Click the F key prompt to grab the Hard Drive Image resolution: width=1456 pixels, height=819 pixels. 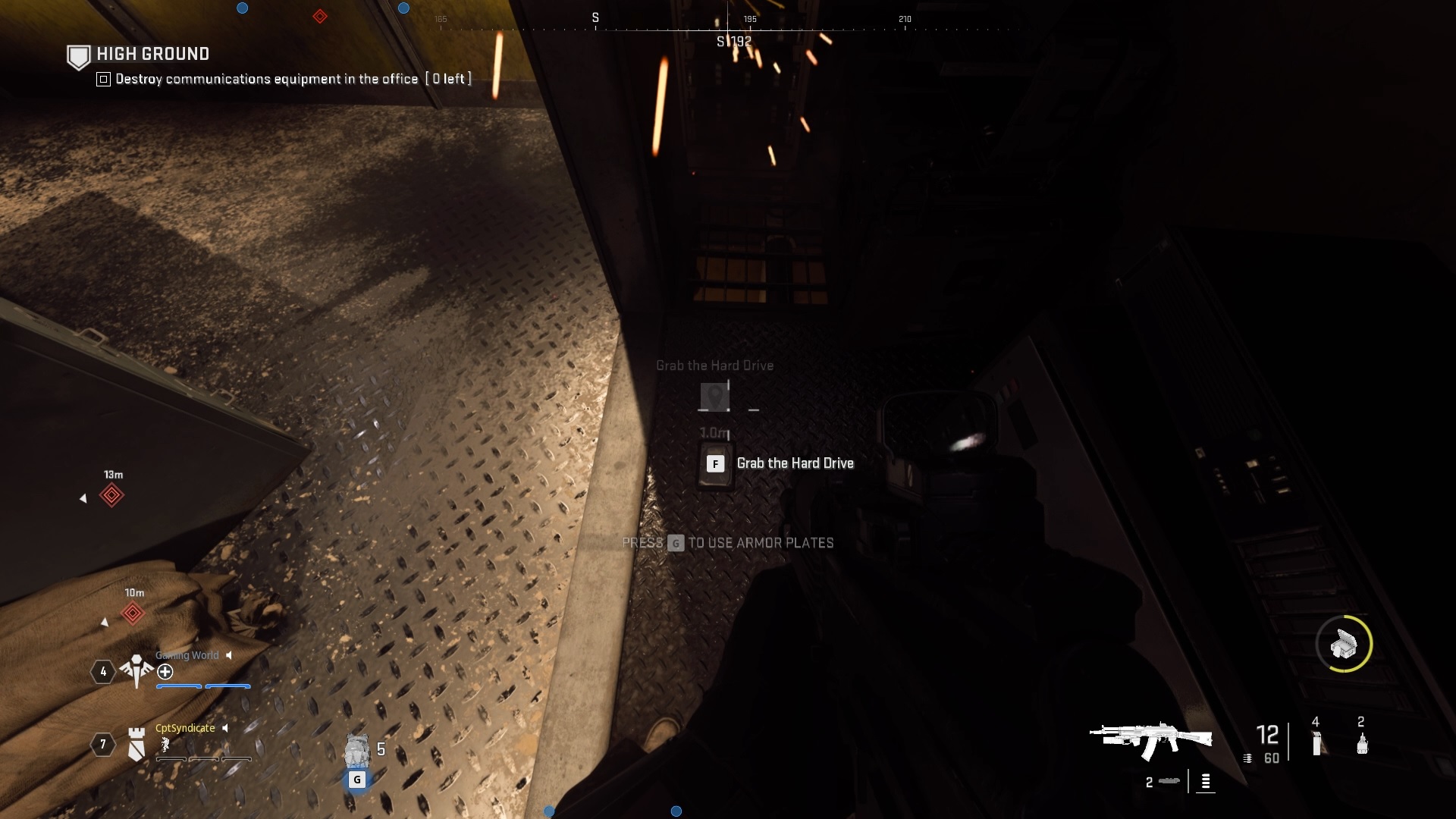pos(715,463)
